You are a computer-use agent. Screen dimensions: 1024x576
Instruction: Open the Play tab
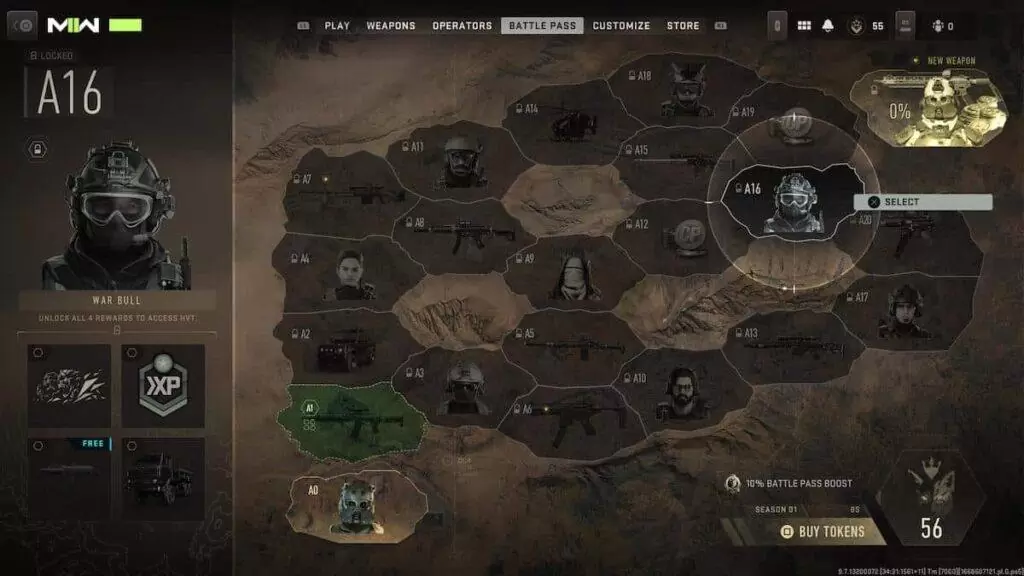[x=337, y=25]
